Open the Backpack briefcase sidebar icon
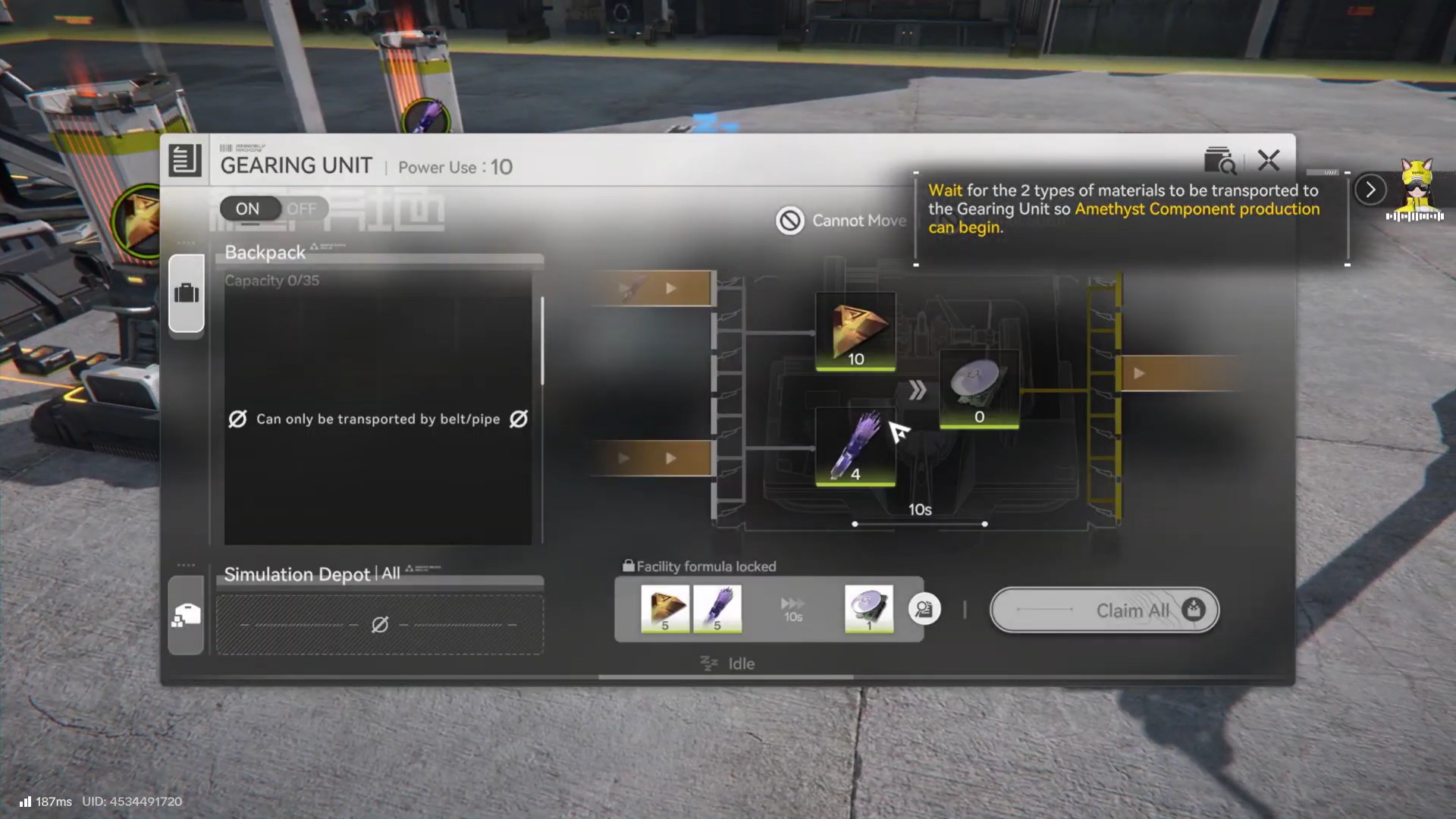Viewport: 1456px width, 819px height. 187,294
